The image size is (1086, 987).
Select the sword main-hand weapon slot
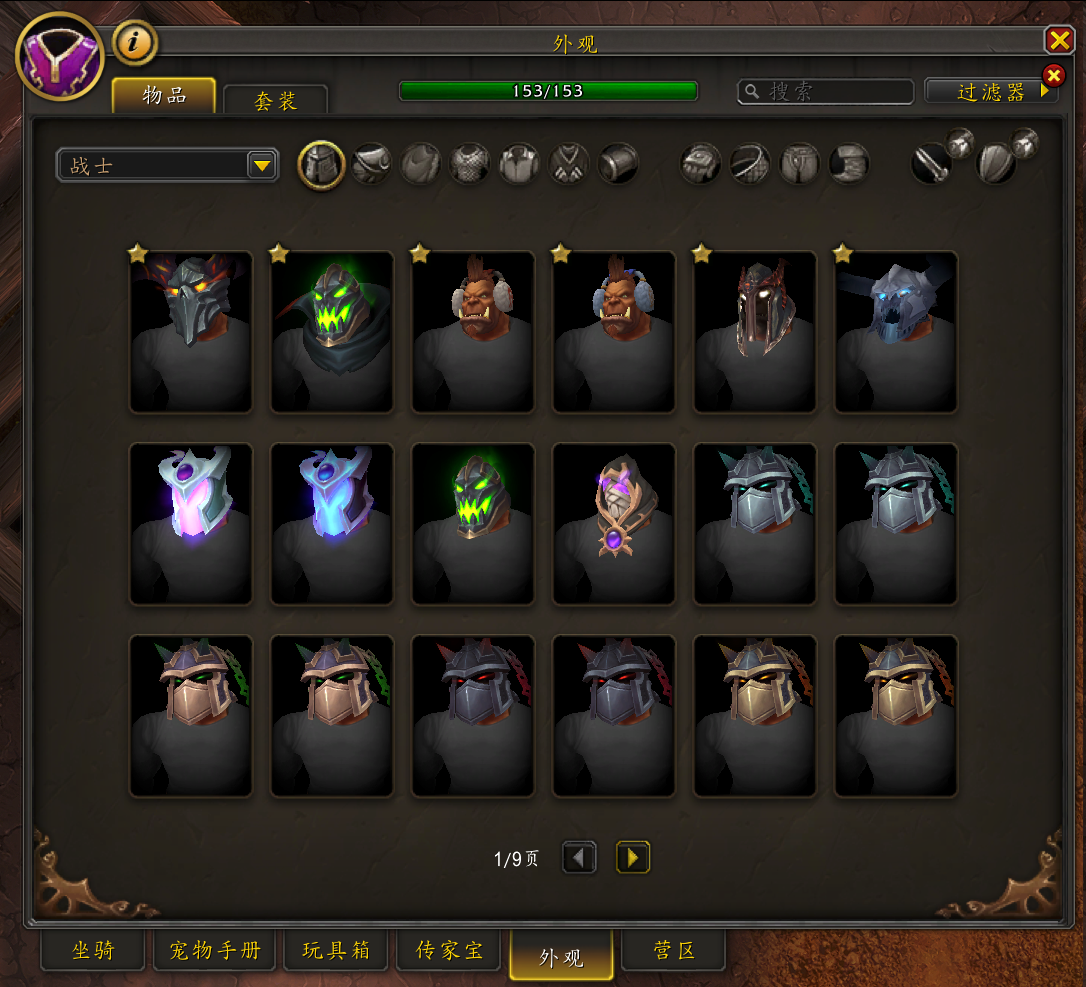click(931, 164)
